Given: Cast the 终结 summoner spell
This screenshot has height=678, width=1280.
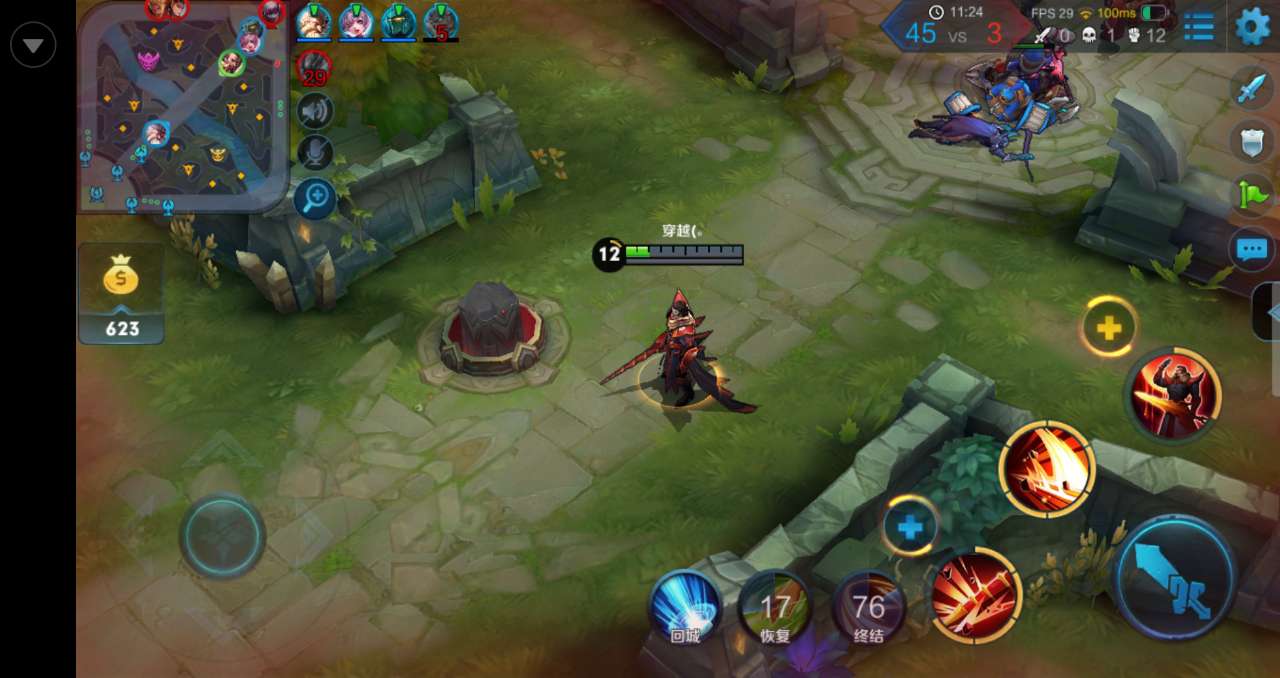Looking at the screenshot, I should [868, 607].
